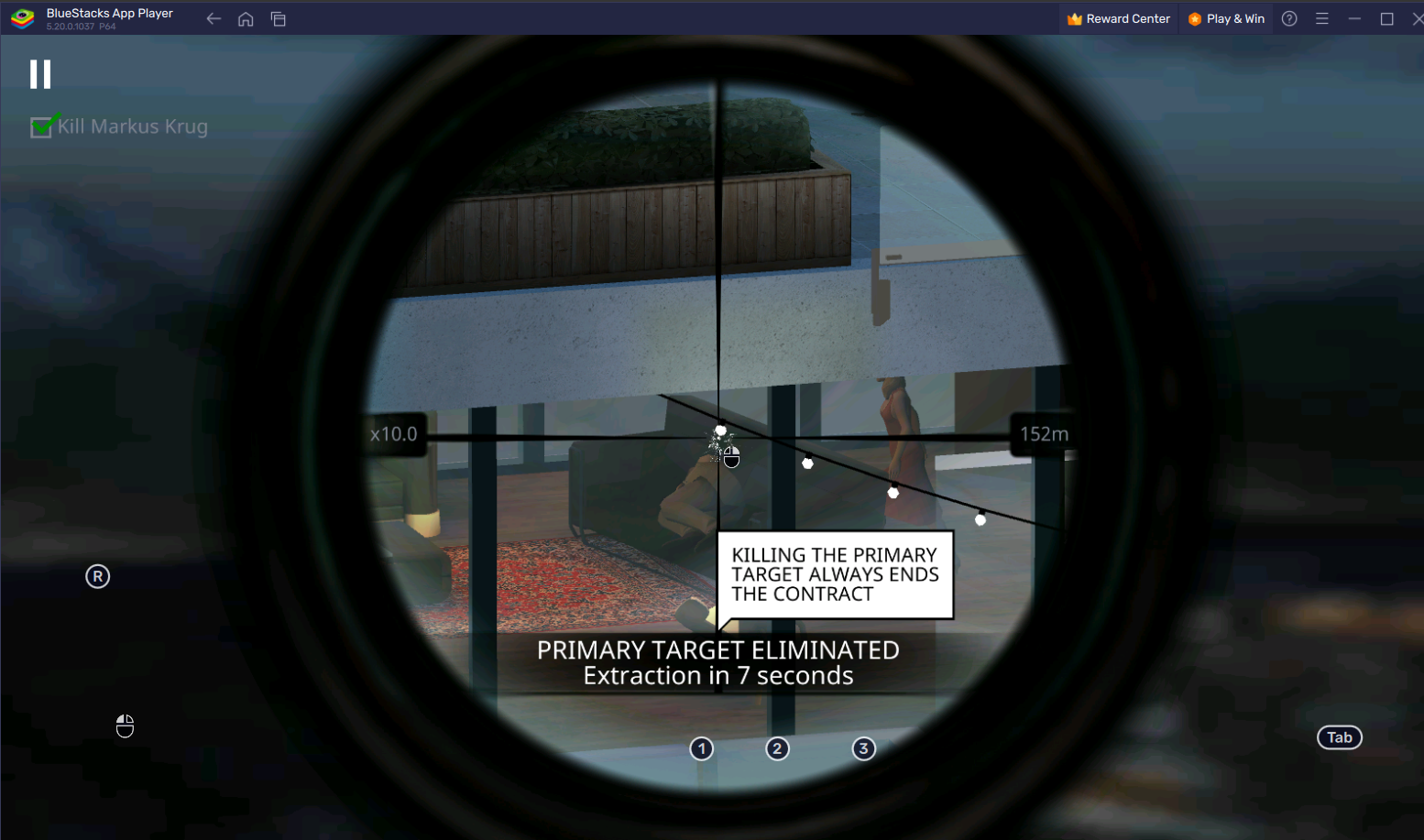
Task: Activate the R ability icon
Action: 97,575
